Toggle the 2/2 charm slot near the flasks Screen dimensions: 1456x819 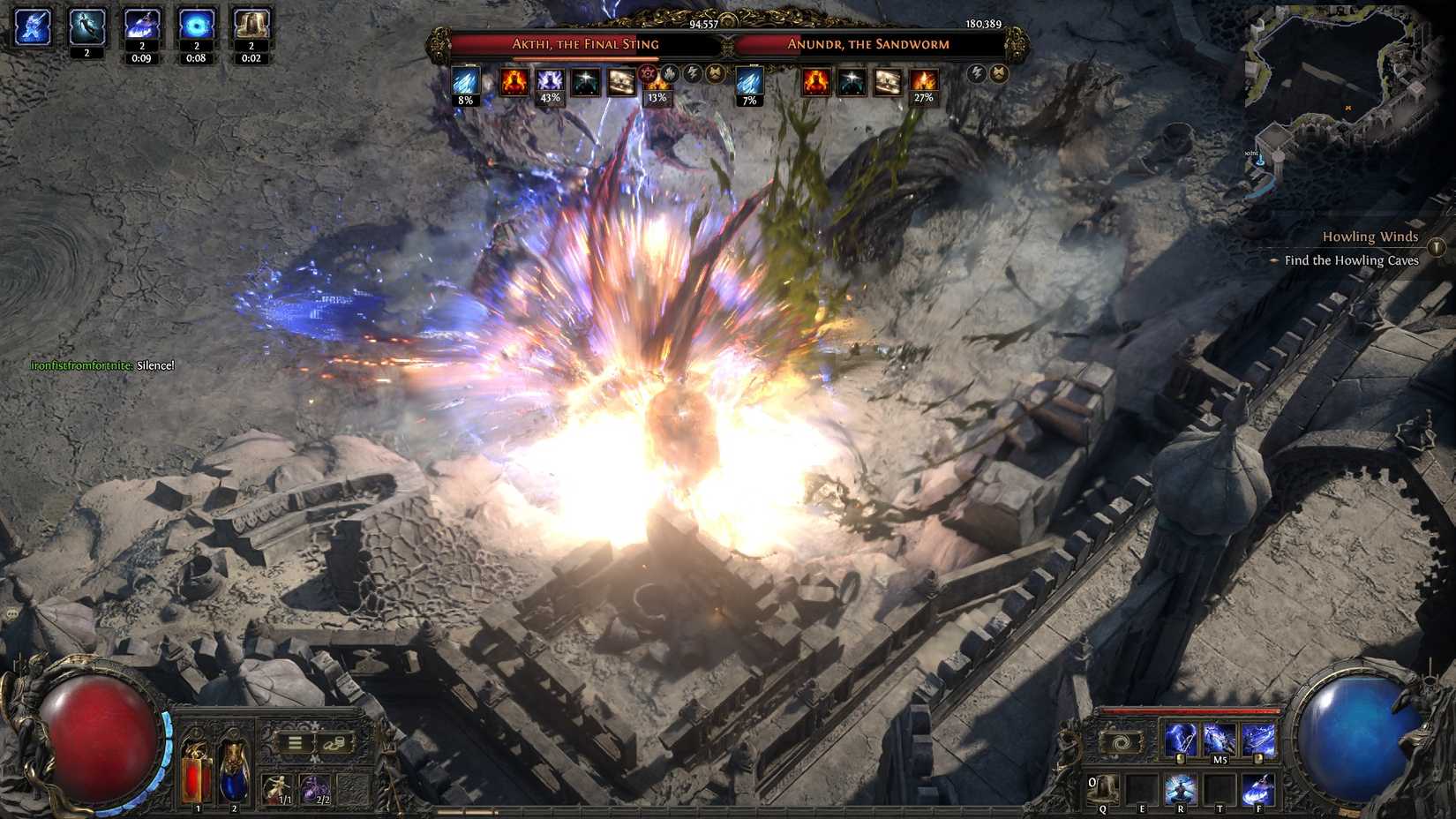tap(315, 789)
